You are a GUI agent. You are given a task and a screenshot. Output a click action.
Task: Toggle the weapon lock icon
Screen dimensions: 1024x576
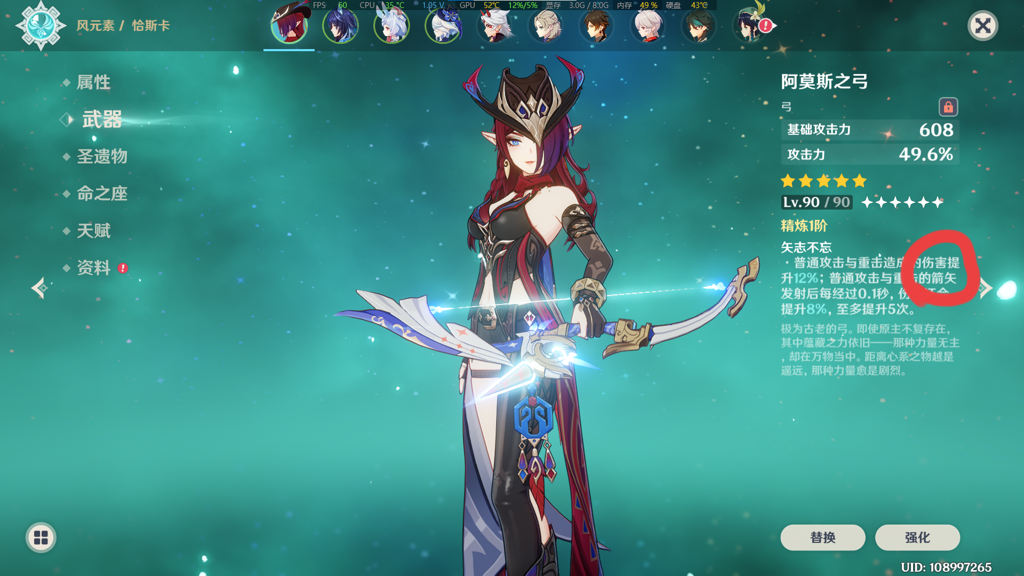pos(948,107)
